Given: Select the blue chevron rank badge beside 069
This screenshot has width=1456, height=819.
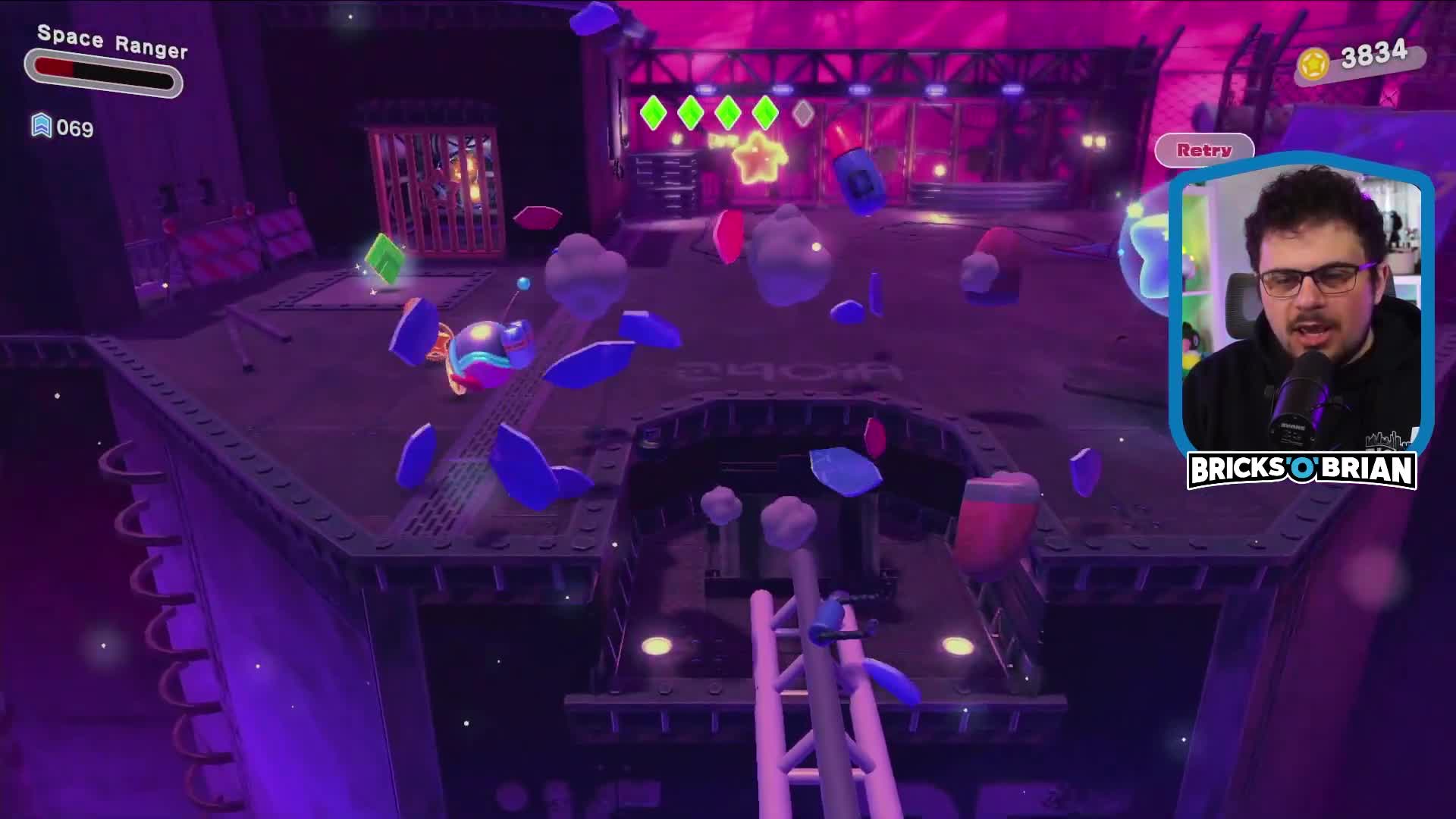Looking at the screenshot, I should click(x=43, y=127).
